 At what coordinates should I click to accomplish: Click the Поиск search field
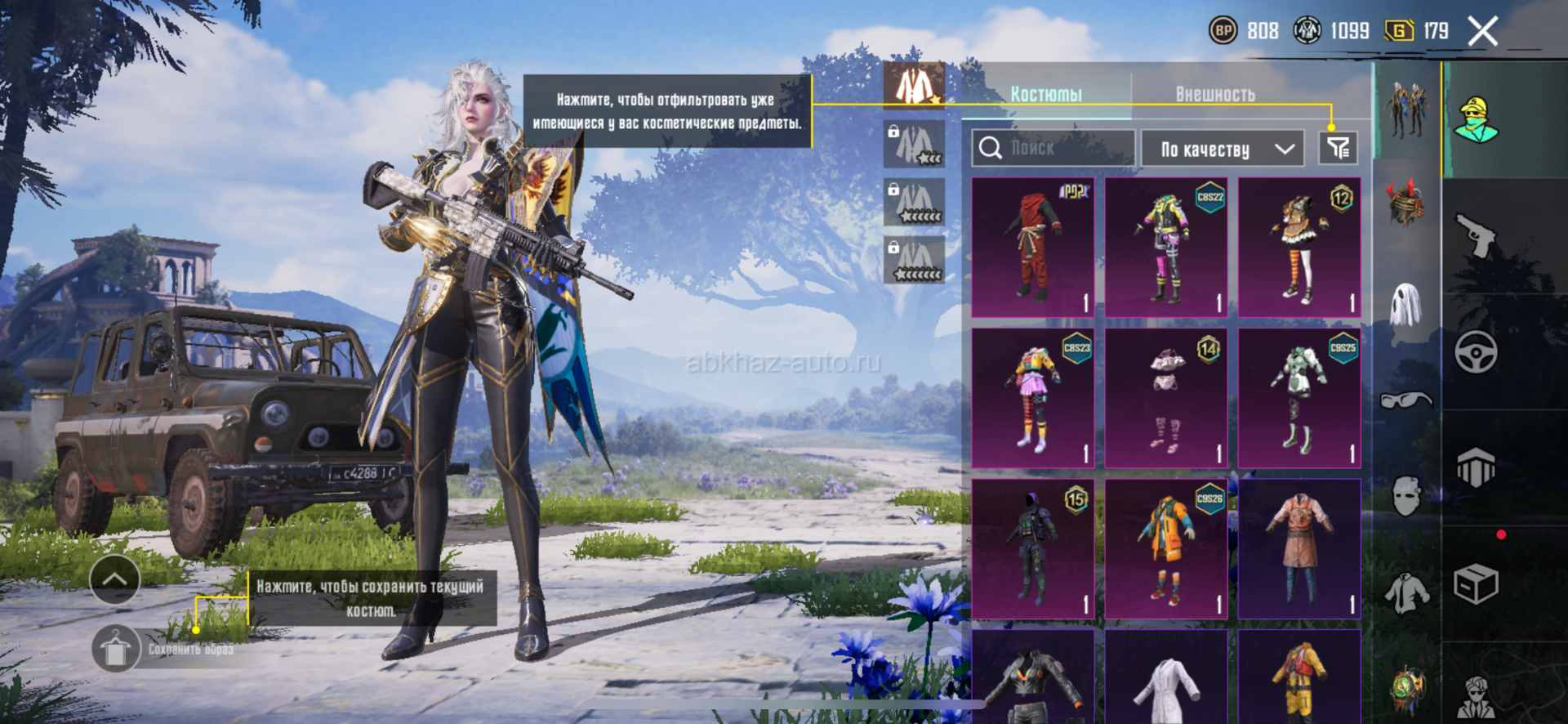[1053, 148]
